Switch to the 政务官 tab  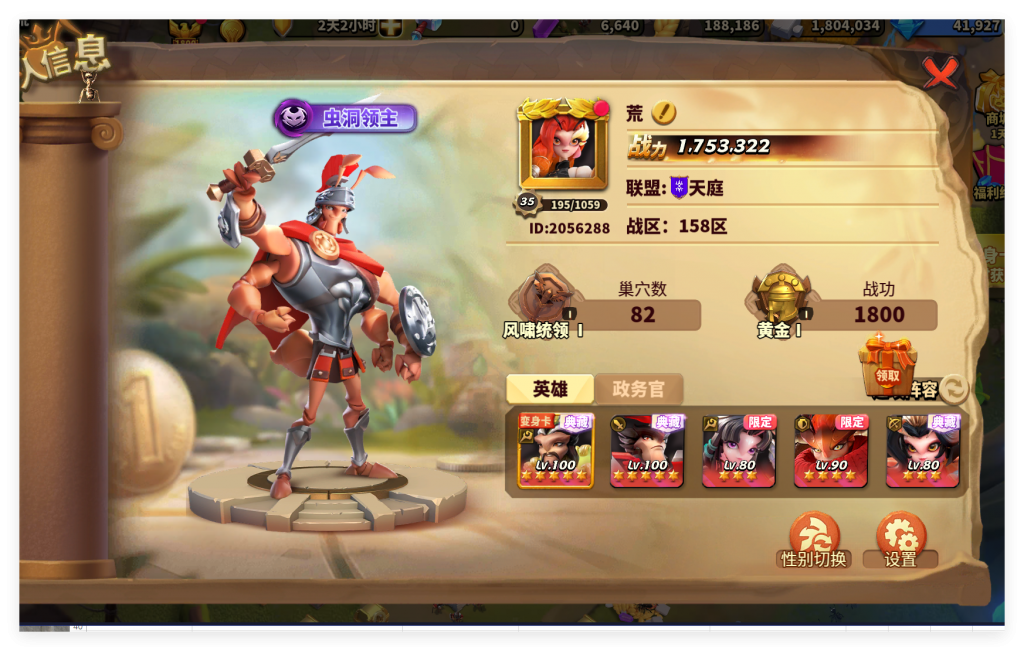pyautogui.click(x=639, y=389)
